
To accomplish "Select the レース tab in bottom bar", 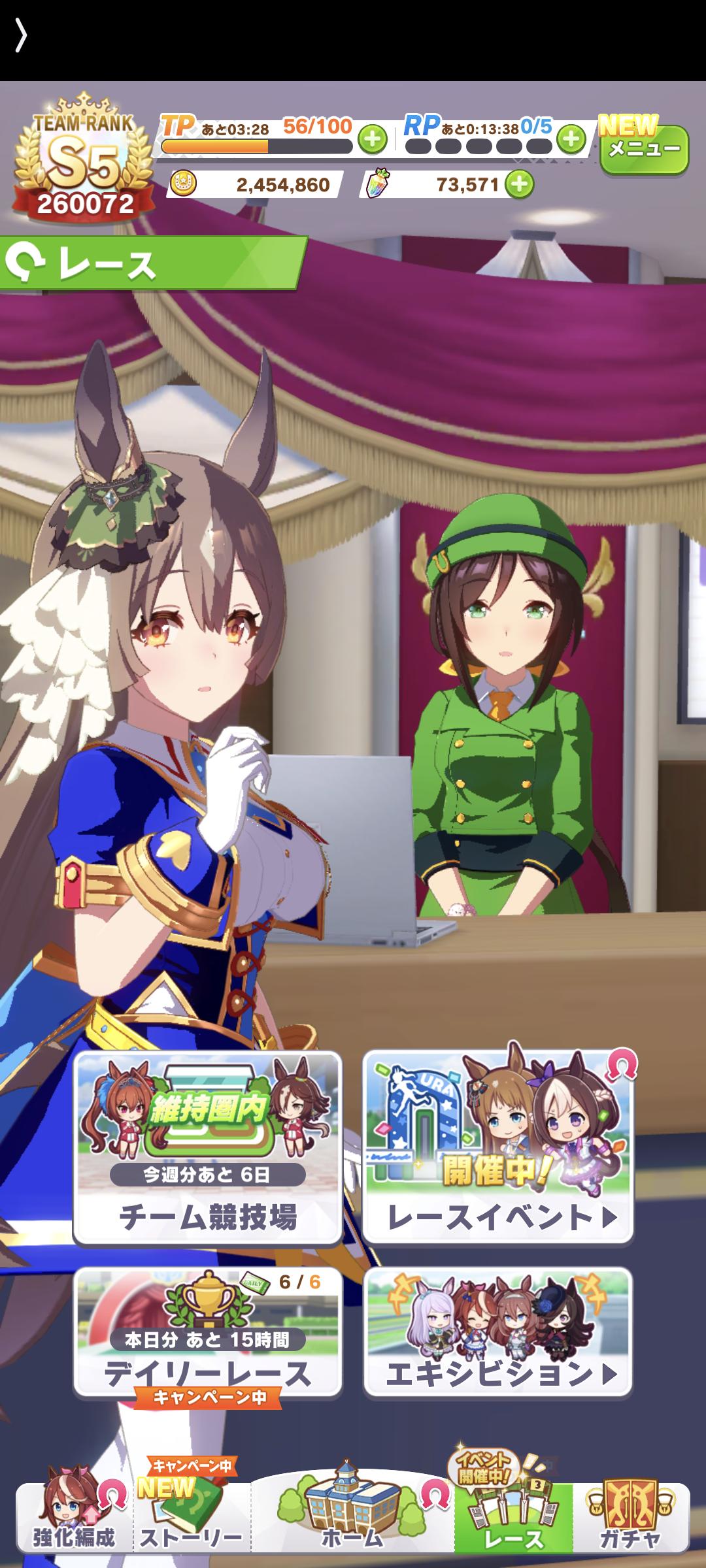I will pos(514,1517).
